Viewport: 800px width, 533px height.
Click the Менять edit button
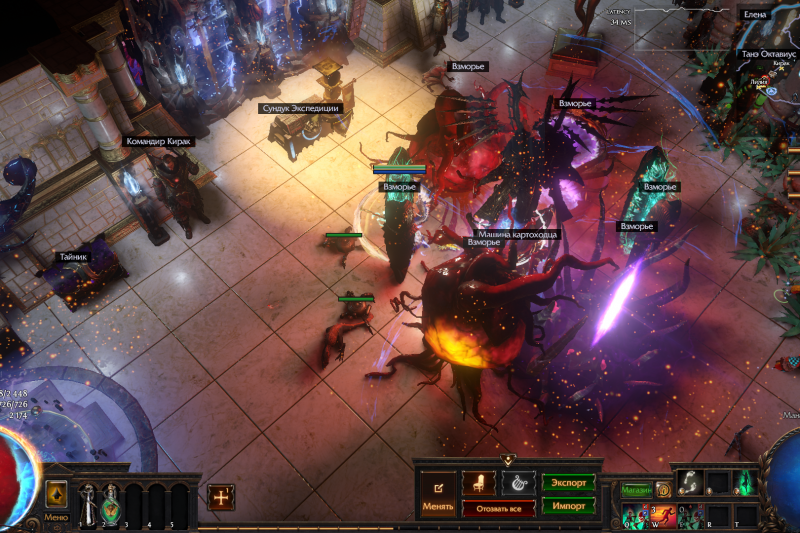[x=438, y=494]
